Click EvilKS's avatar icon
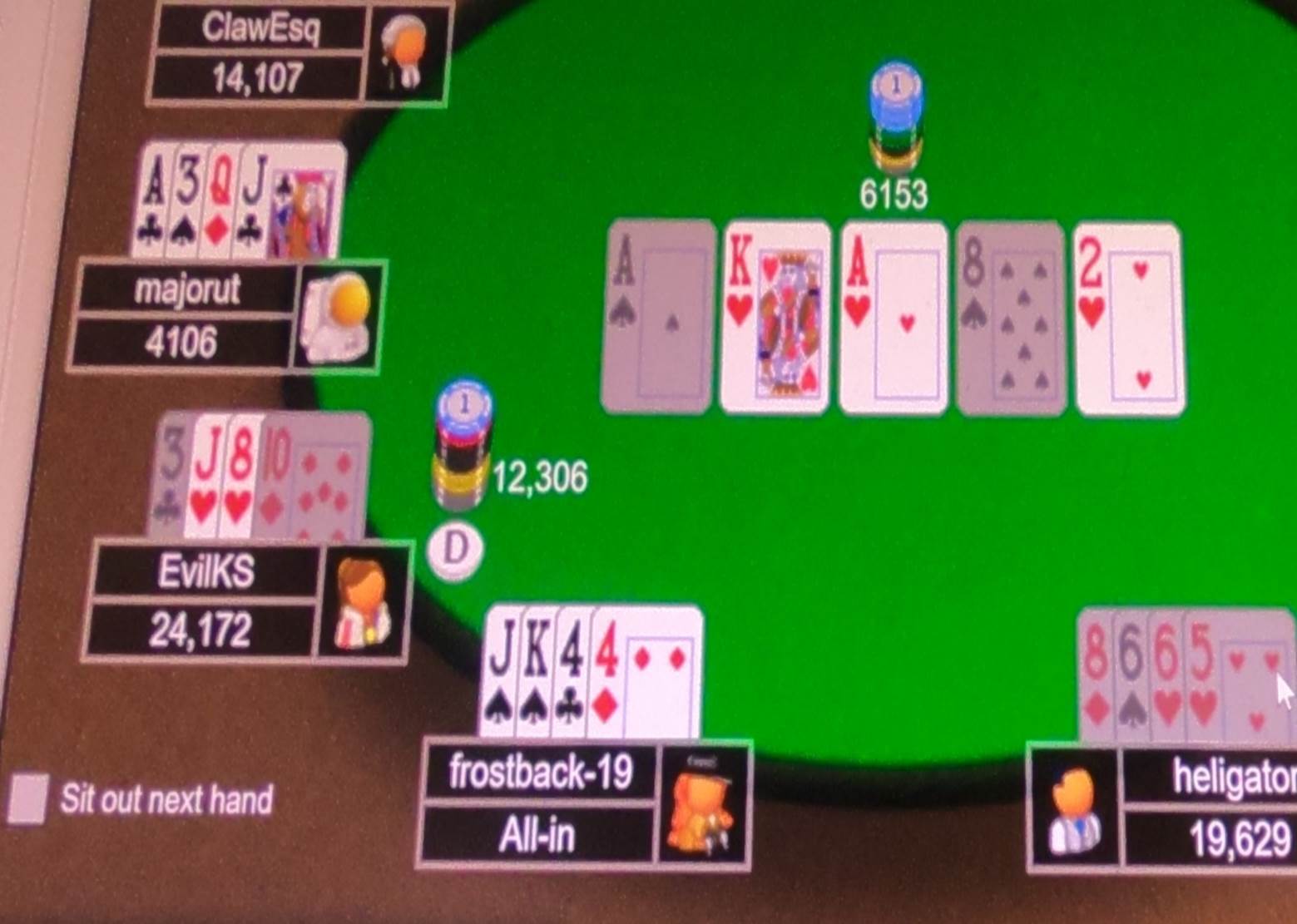The width and height of the screenshot is (1297, 924). click(x=364, y=603)
